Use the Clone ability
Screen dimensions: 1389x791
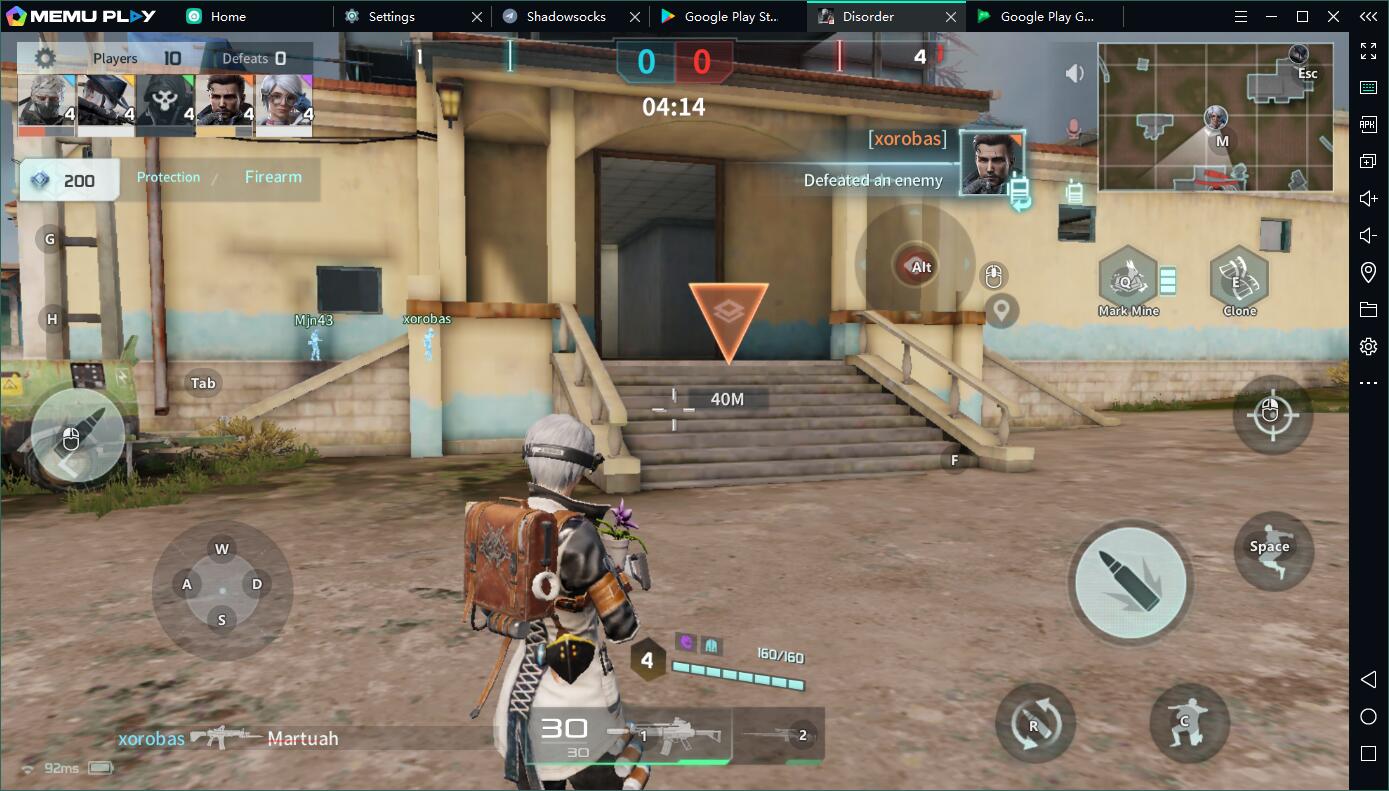(1239, 282)
